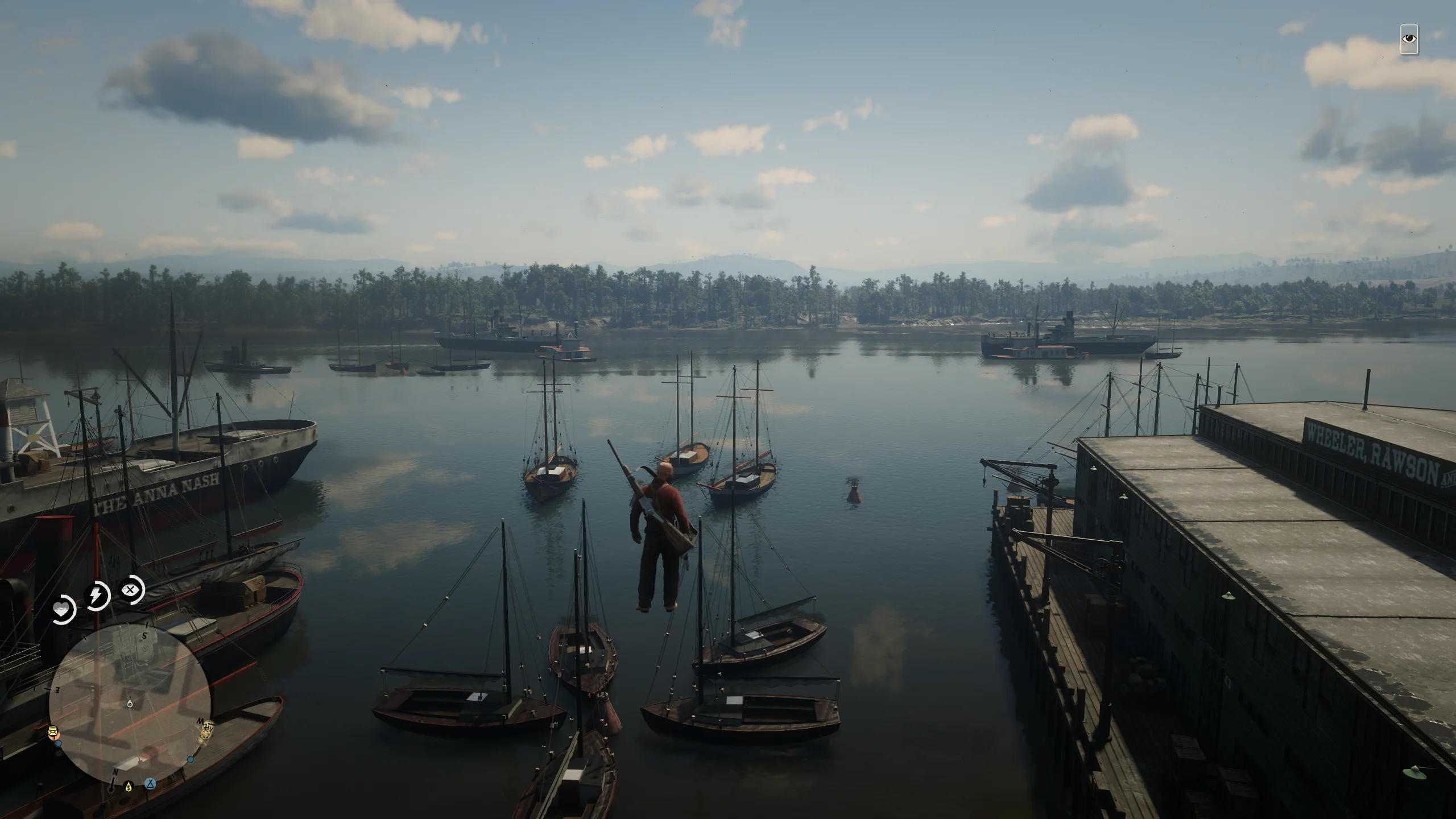
Task: Select the blue tent camp marker
Action: click(150, 783)
